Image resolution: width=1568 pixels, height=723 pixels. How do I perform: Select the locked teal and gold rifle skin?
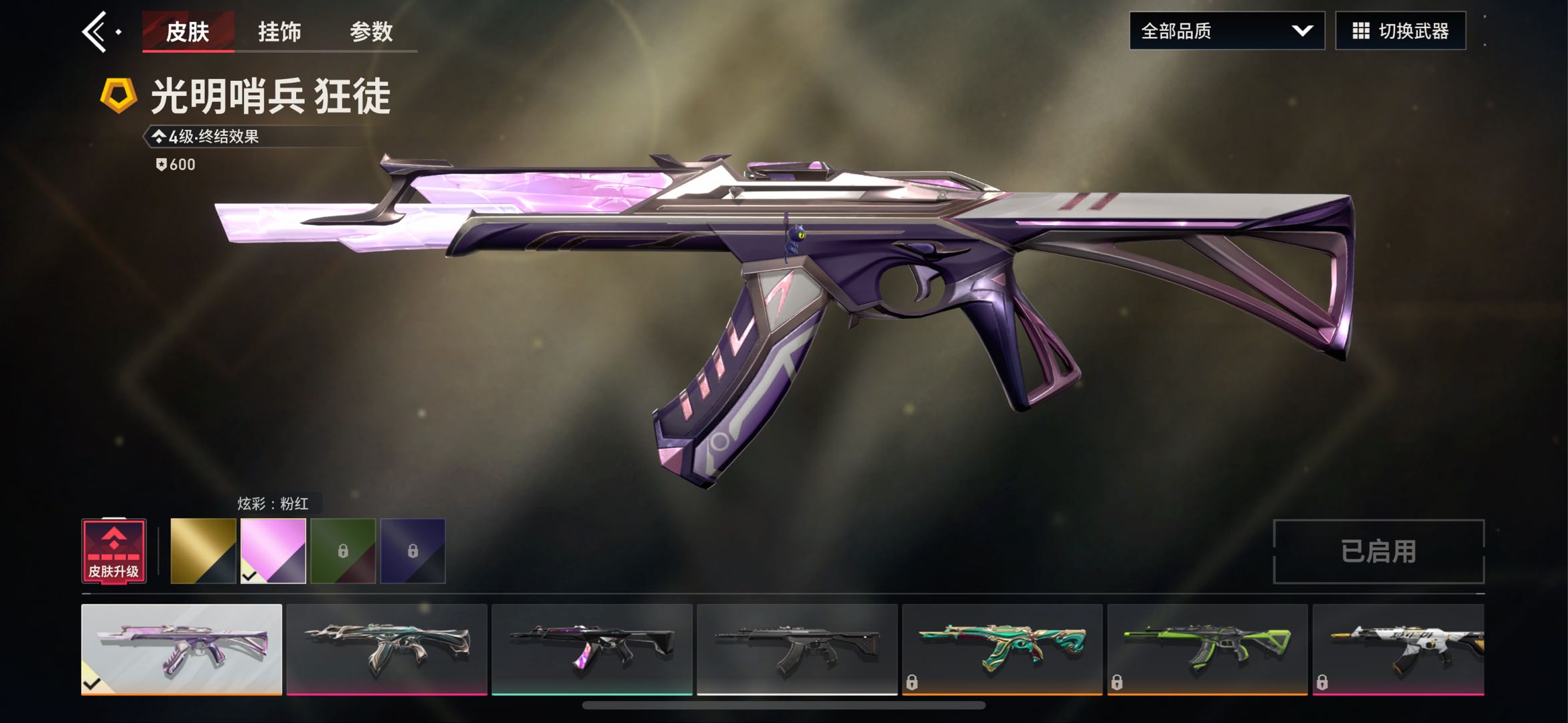[x=1002, y=649]
